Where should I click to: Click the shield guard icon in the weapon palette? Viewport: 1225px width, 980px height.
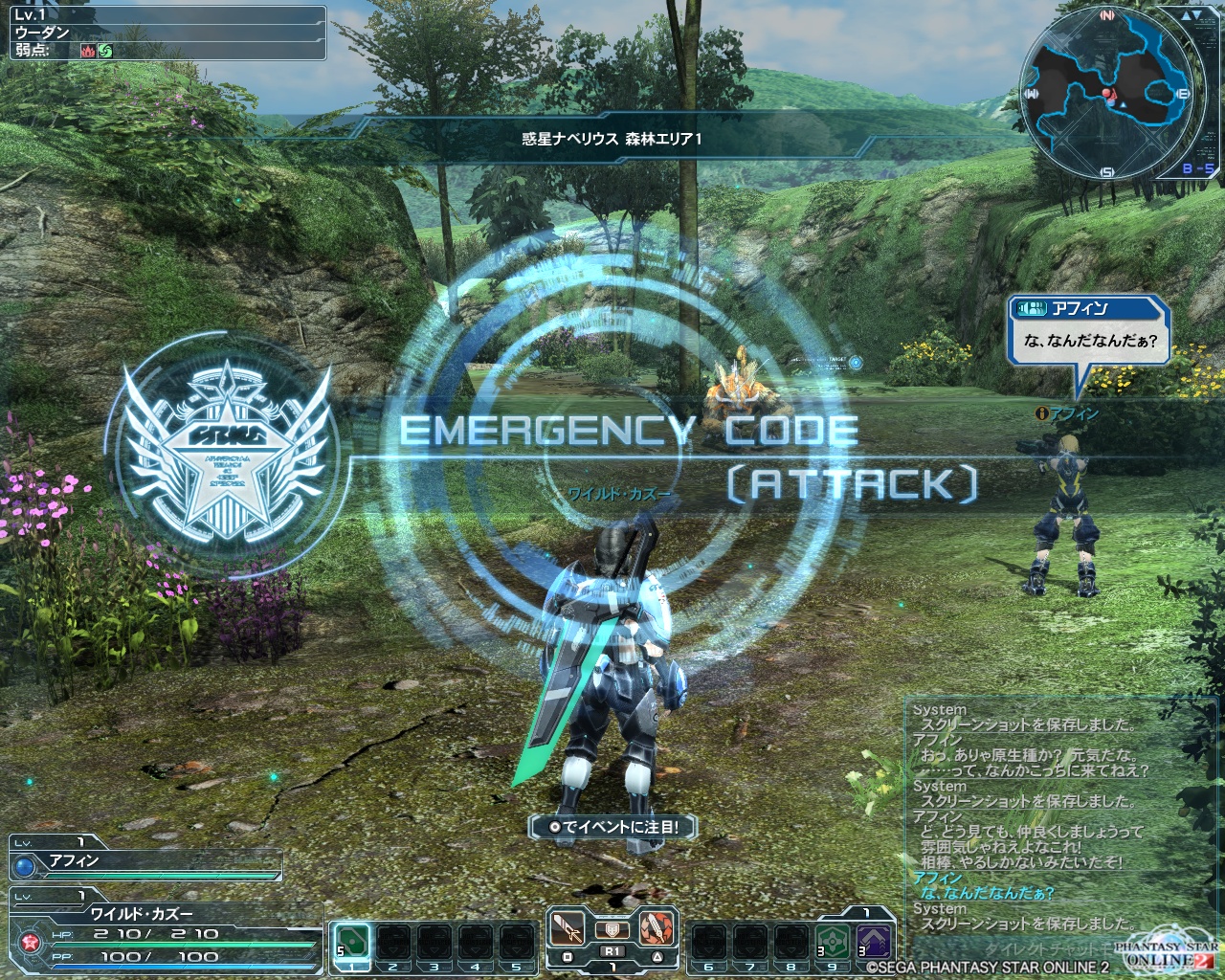612,929
